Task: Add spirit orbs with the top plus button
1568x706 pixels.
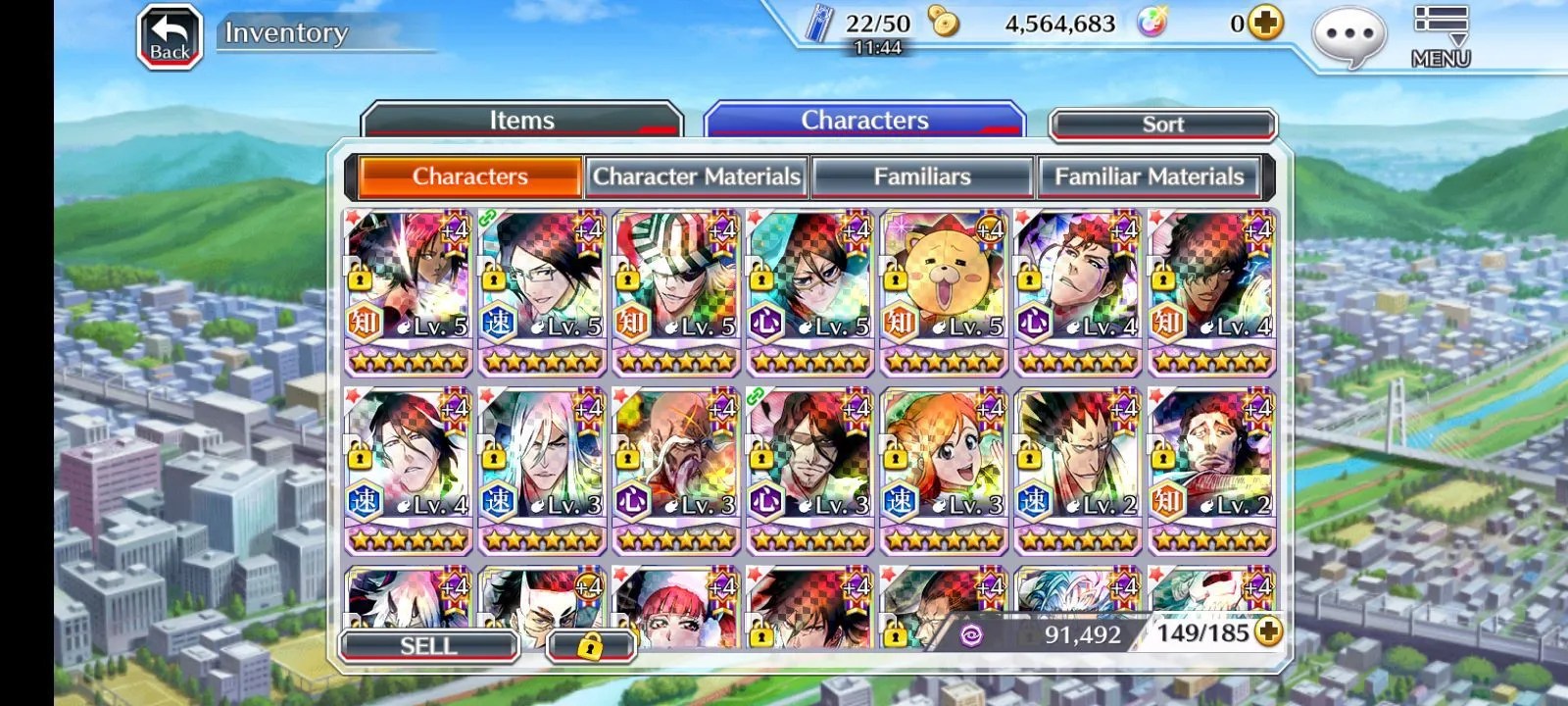Action: point(1265,23)
